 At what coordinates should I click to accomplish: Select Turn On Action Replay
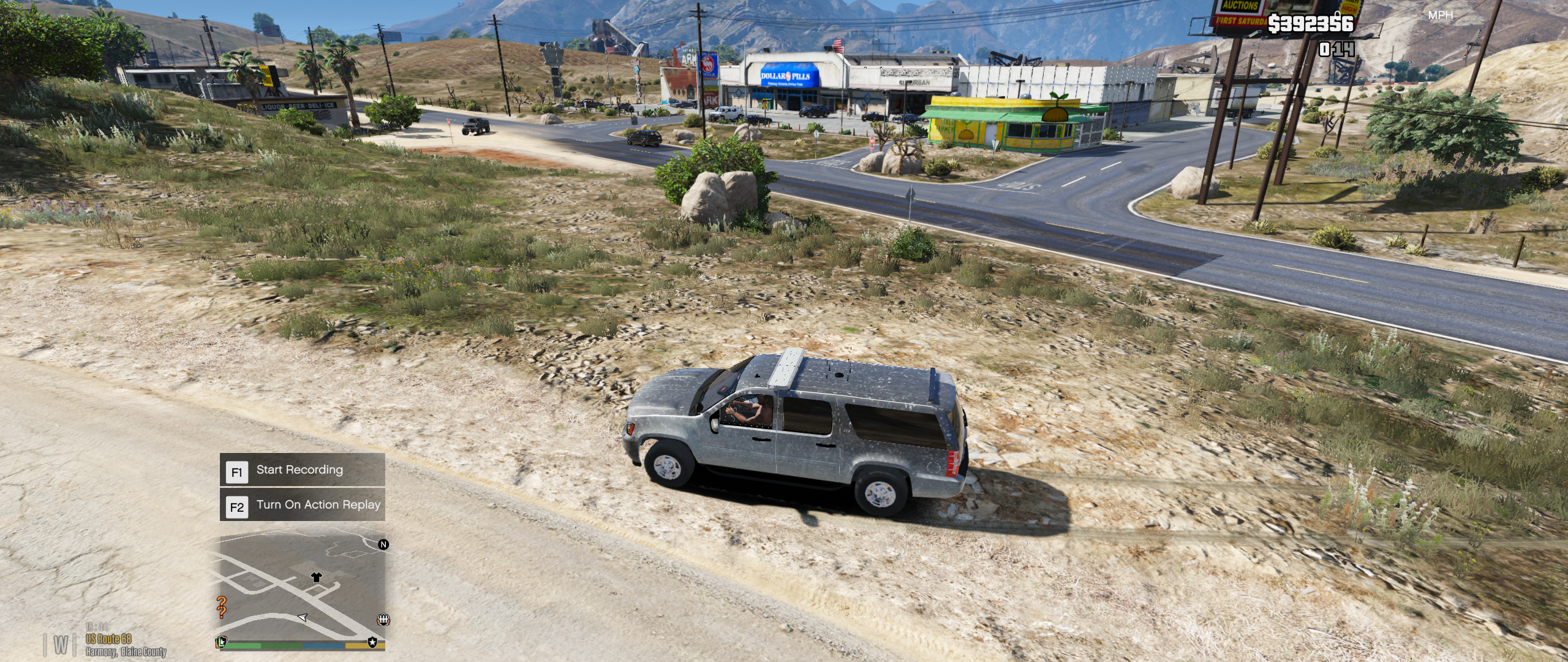coord(302,506)
